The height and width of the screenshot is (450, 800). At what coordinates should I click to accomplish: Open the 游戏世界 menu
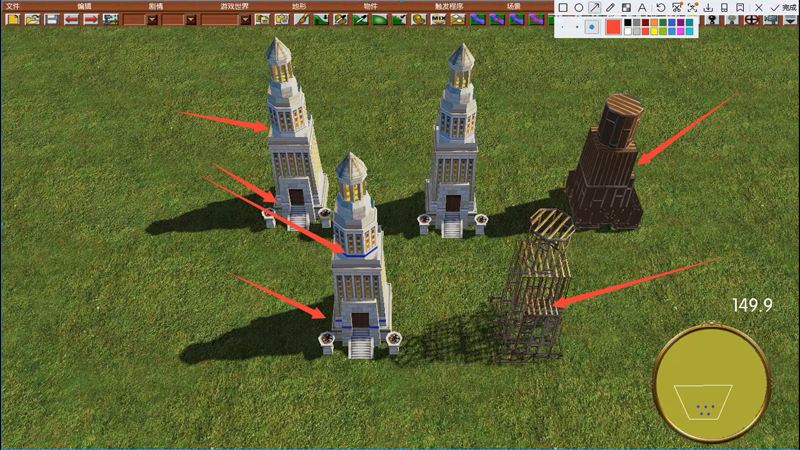pyautogui.click(x=234, y=6)
